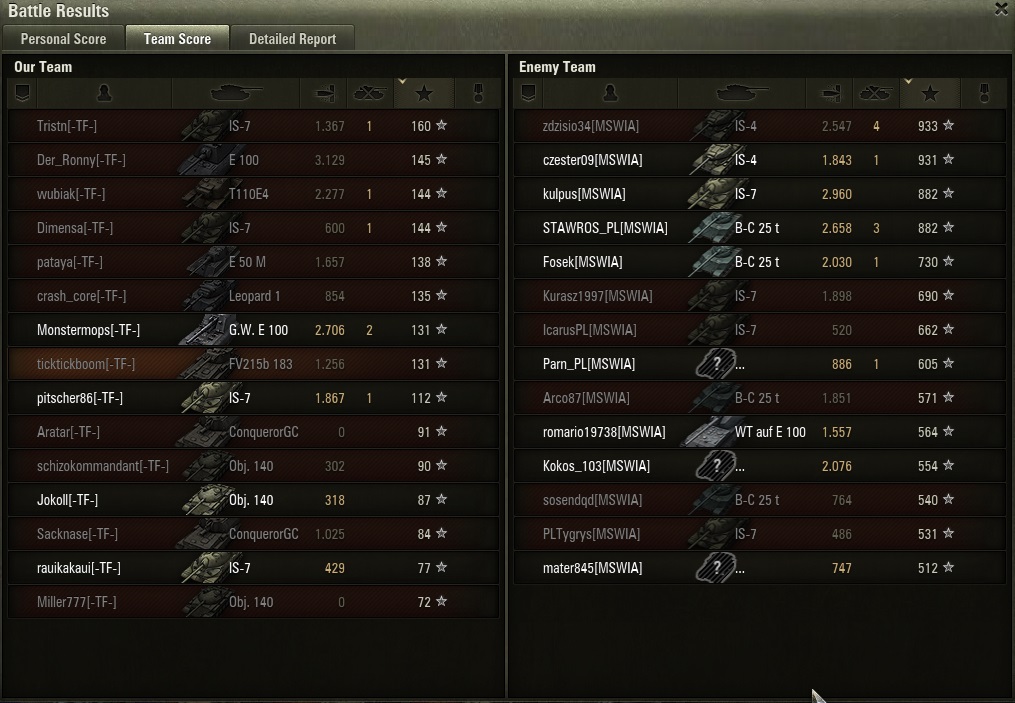The height and width of the screenshot is (703, 1015).
Task: Open the Detailed Report tab
Action: click(292, 39)
